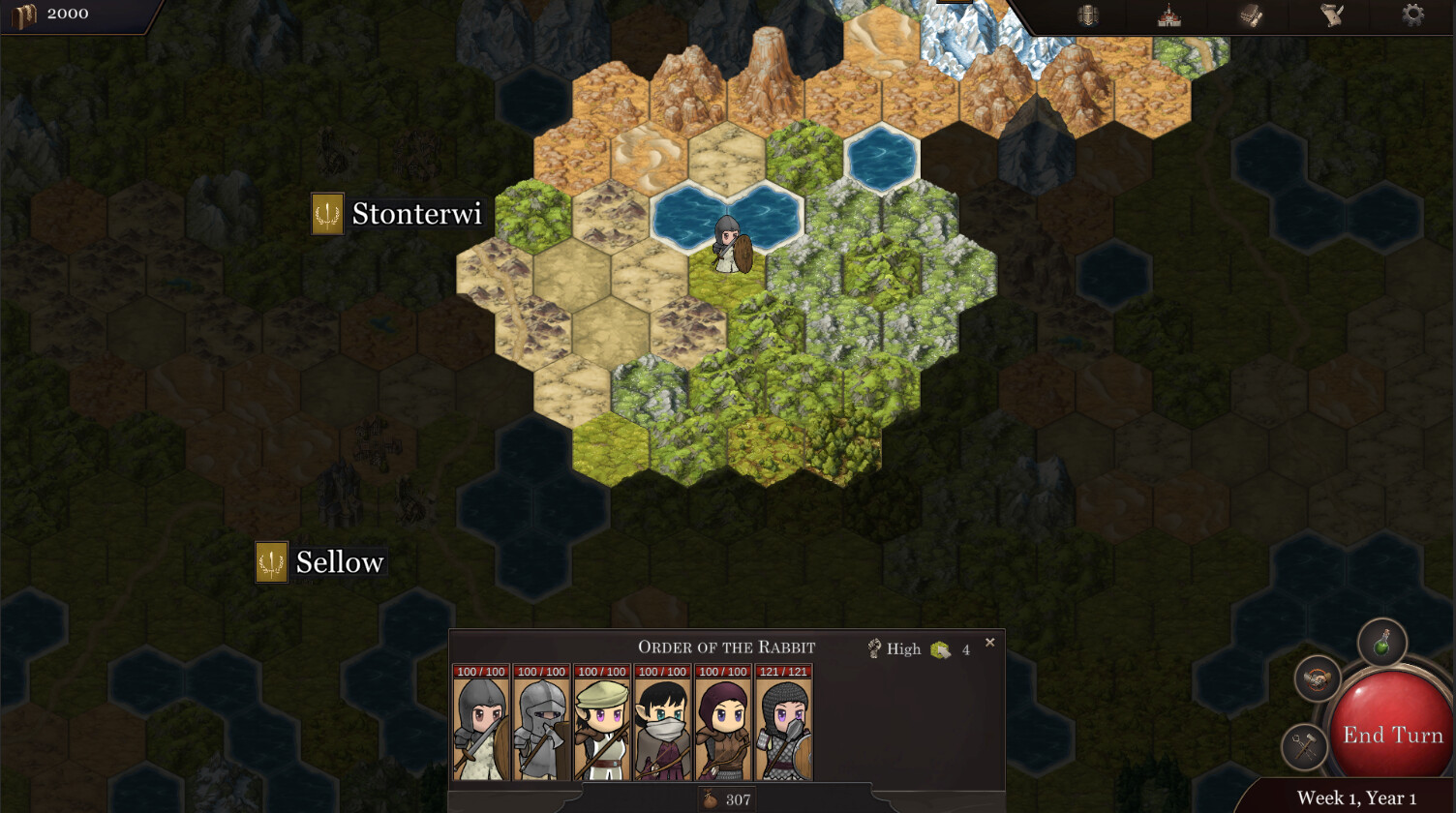Click the handshake trade icon beside End Turn
The height and width of the screenshot is (813, 1456).
[x=1317, y=679]
